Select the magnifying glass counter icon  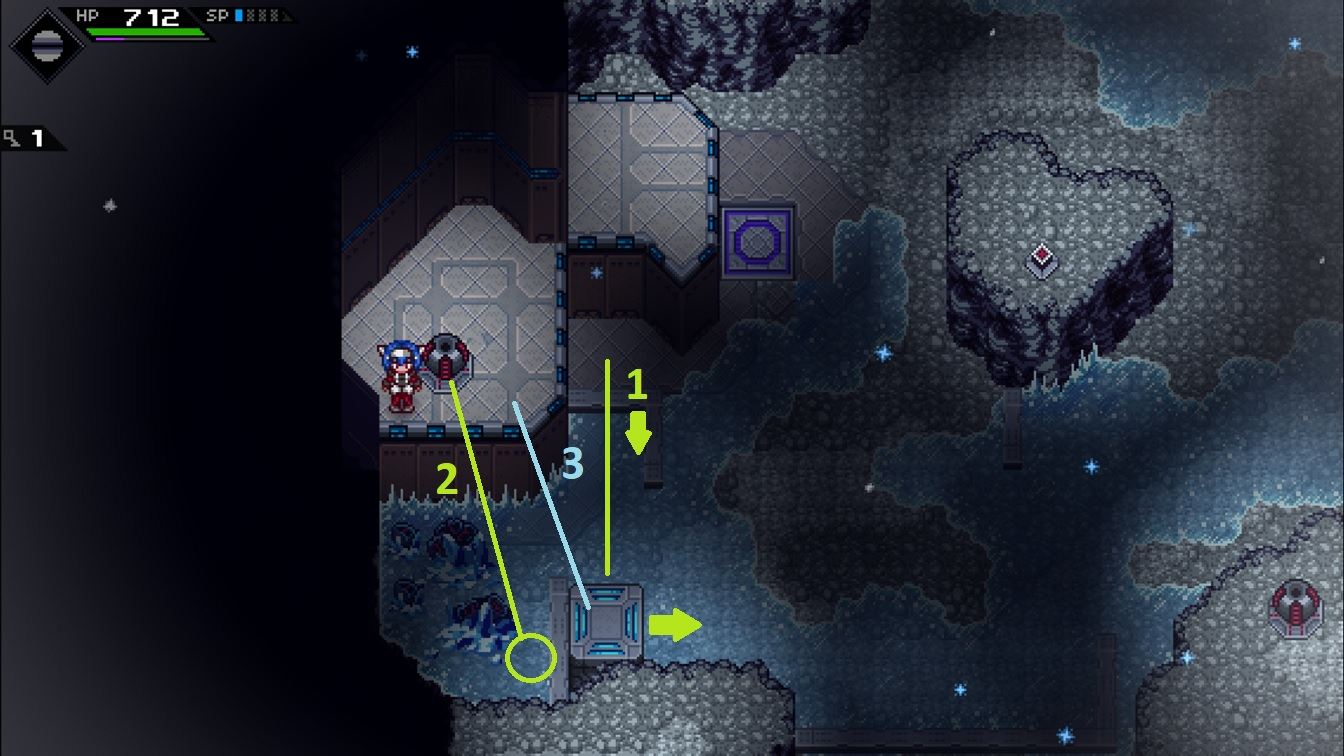13,139
